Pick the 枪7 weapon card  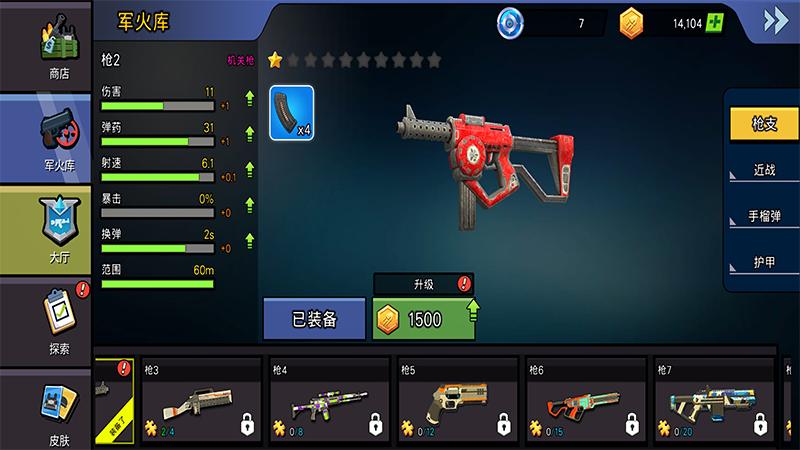tap(714, 399)
